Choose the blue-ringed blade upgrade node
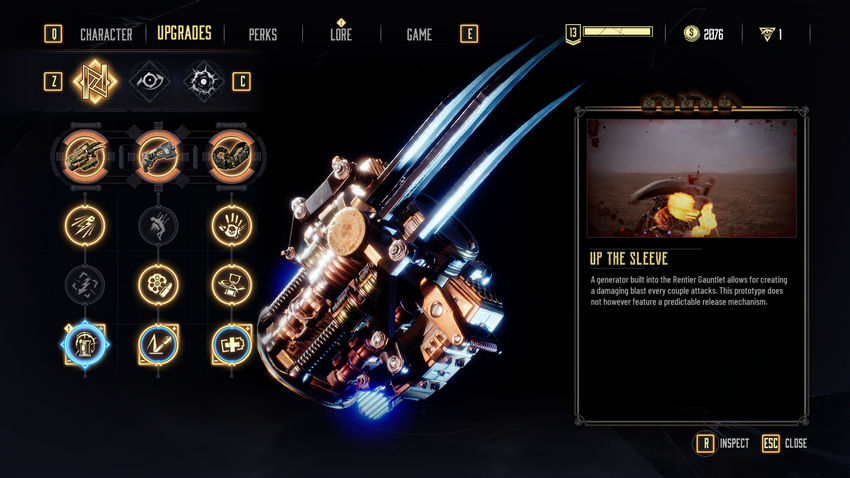Screen dimensions: 850x478 159,344
